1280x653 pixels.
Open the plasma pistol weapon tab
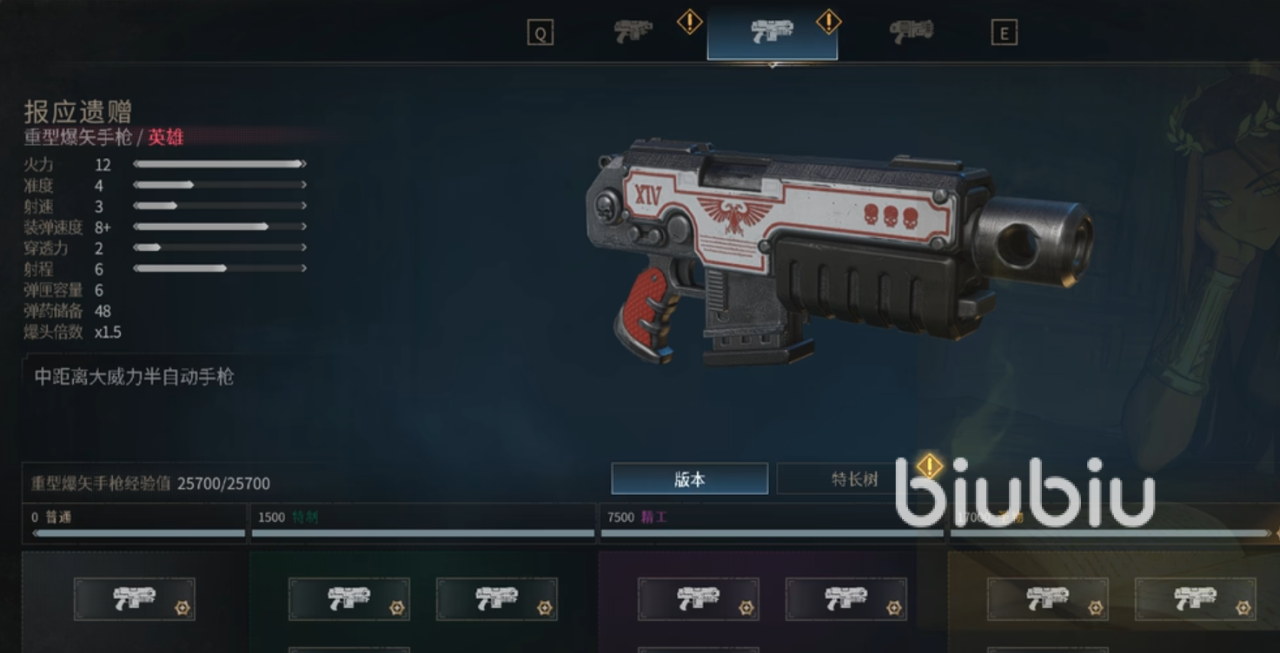click(x=911, y=32)
